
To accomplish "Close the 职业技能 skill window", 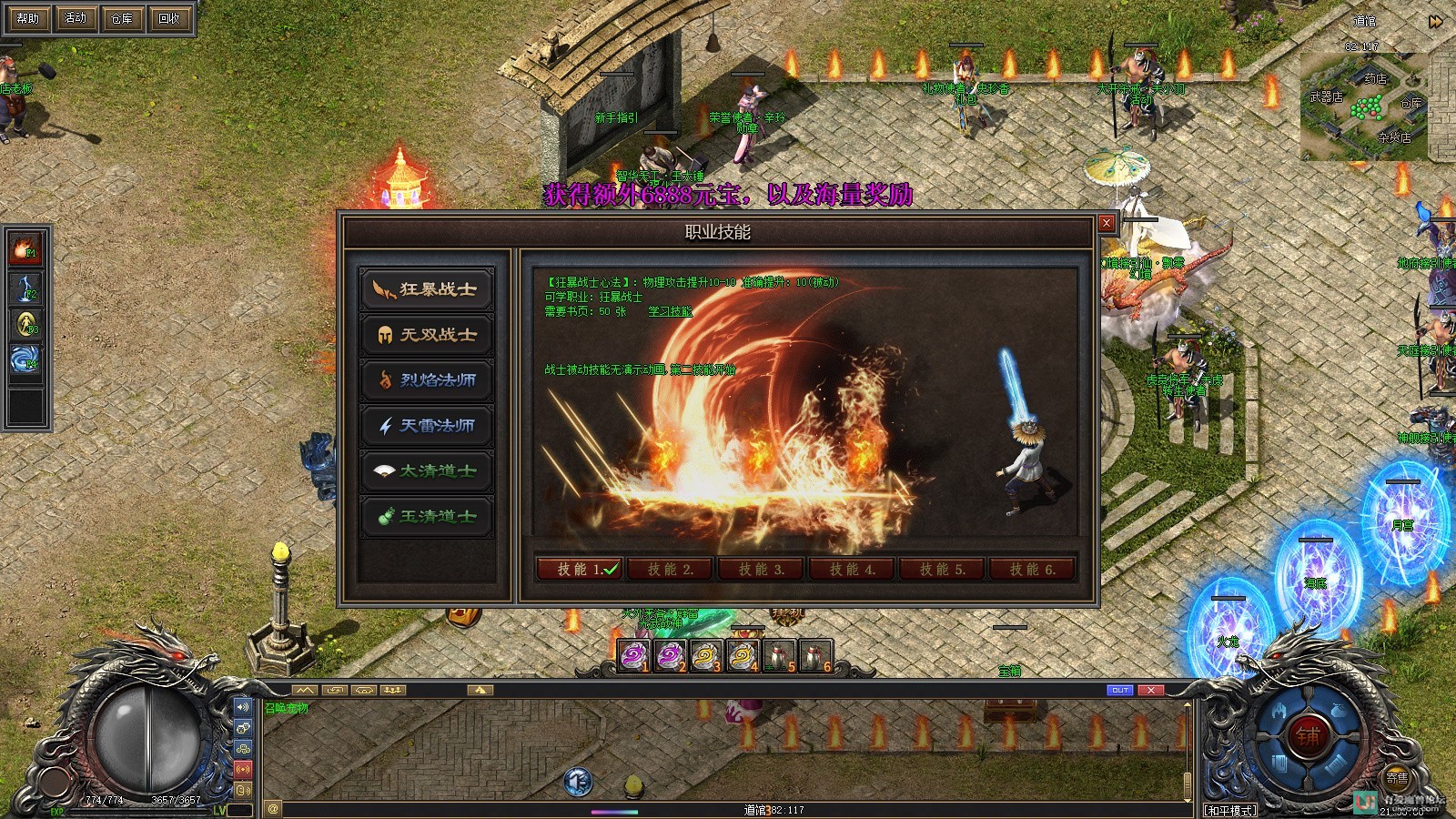I will coord(1107,223).
